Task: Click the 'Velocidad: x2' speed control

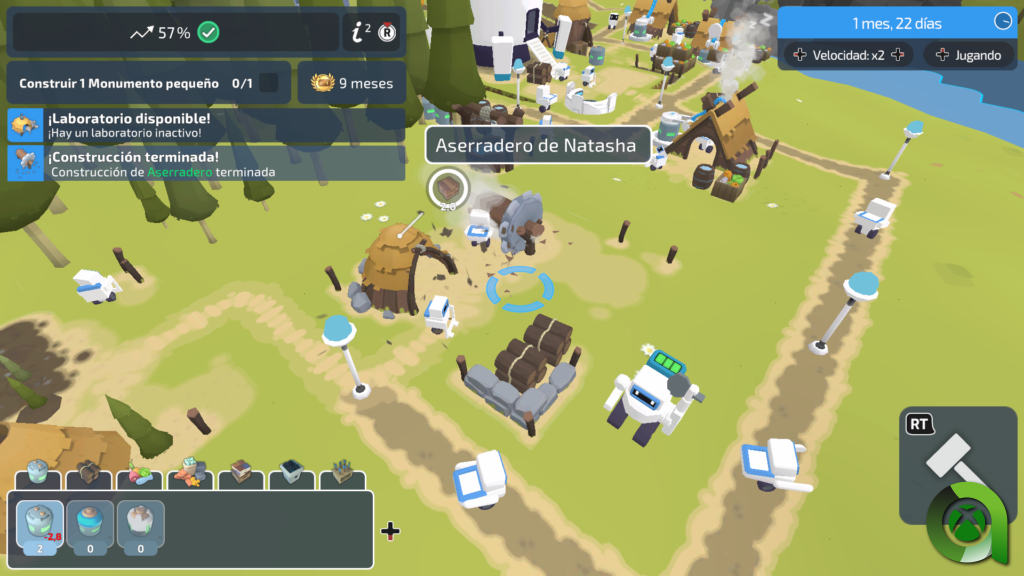Action: tap(849, 55)
